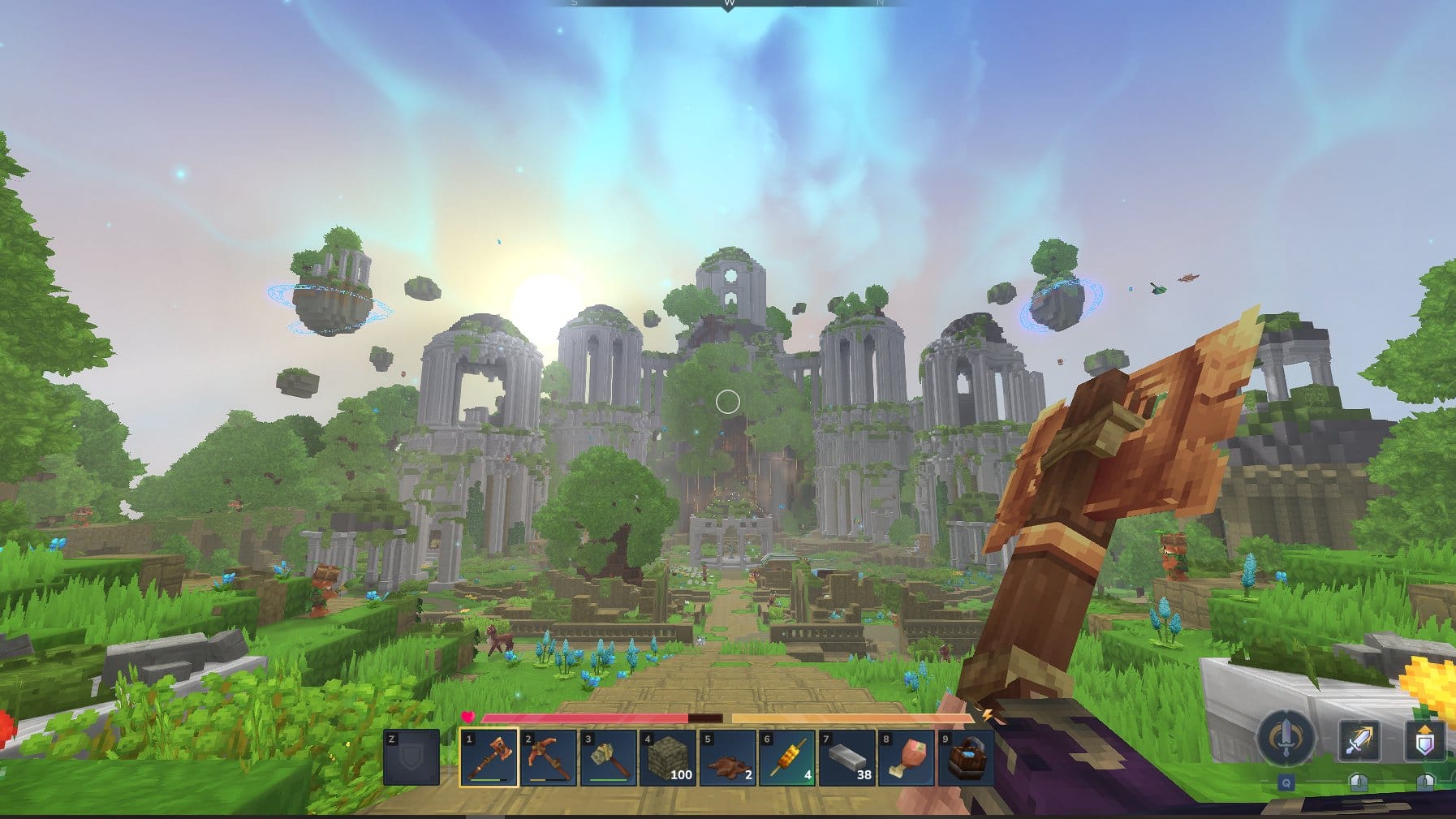Select the water bucket hotbar slot
Viewport: 1456px width, 819px height.
(965, 758)
